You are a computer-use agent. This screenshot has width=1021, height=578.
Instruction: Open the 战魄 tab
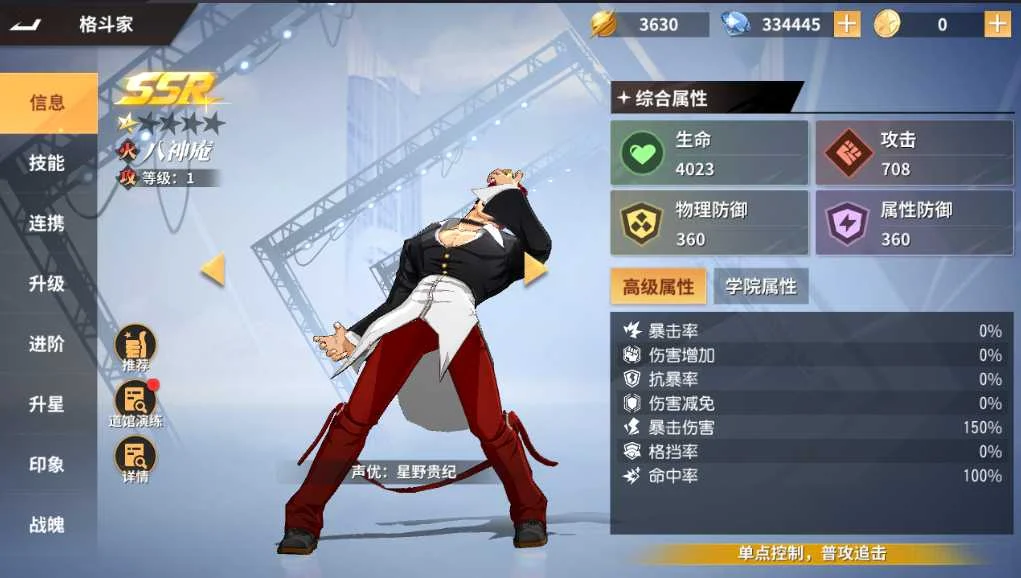(47, 525)
